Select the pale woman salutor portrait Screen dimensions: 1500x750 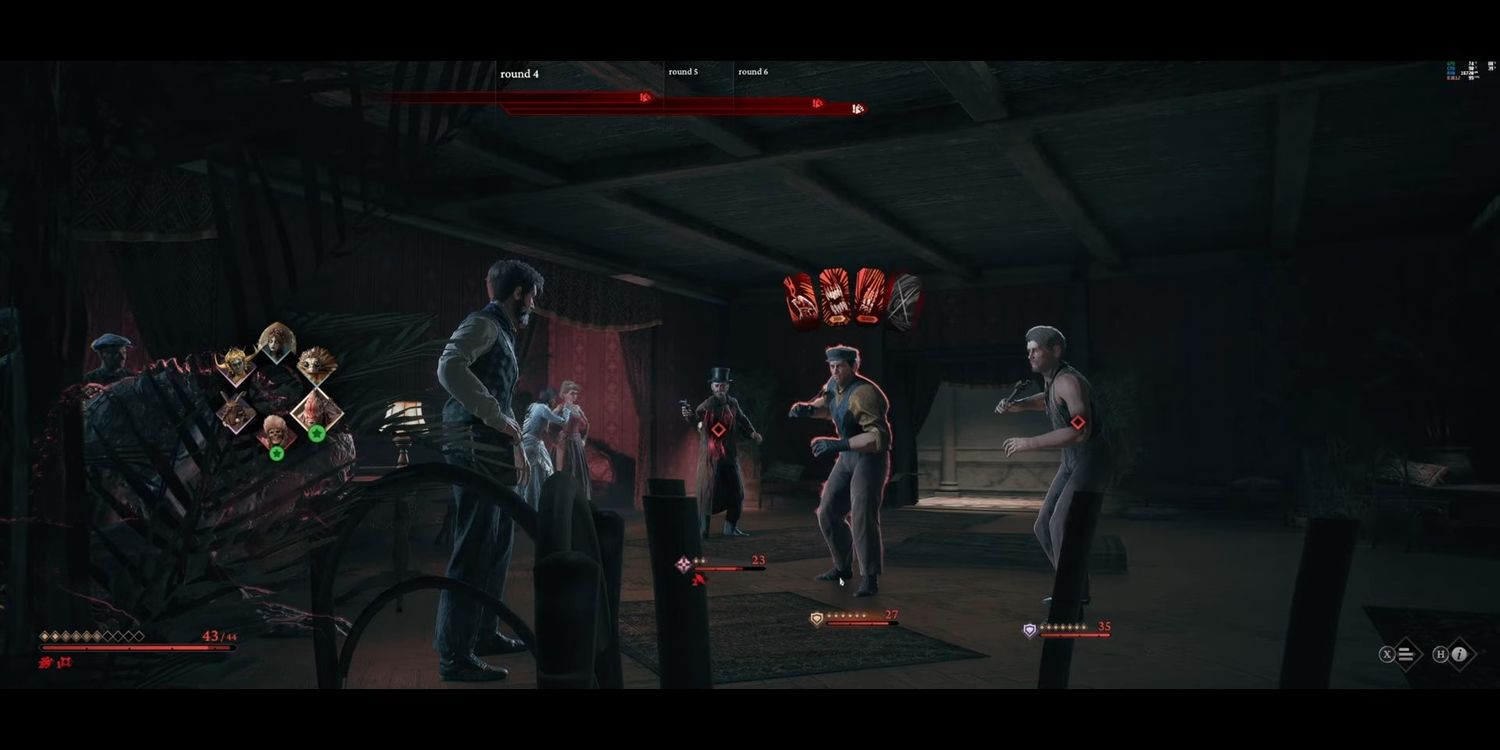pyautogui.click(x=276, y=343)
